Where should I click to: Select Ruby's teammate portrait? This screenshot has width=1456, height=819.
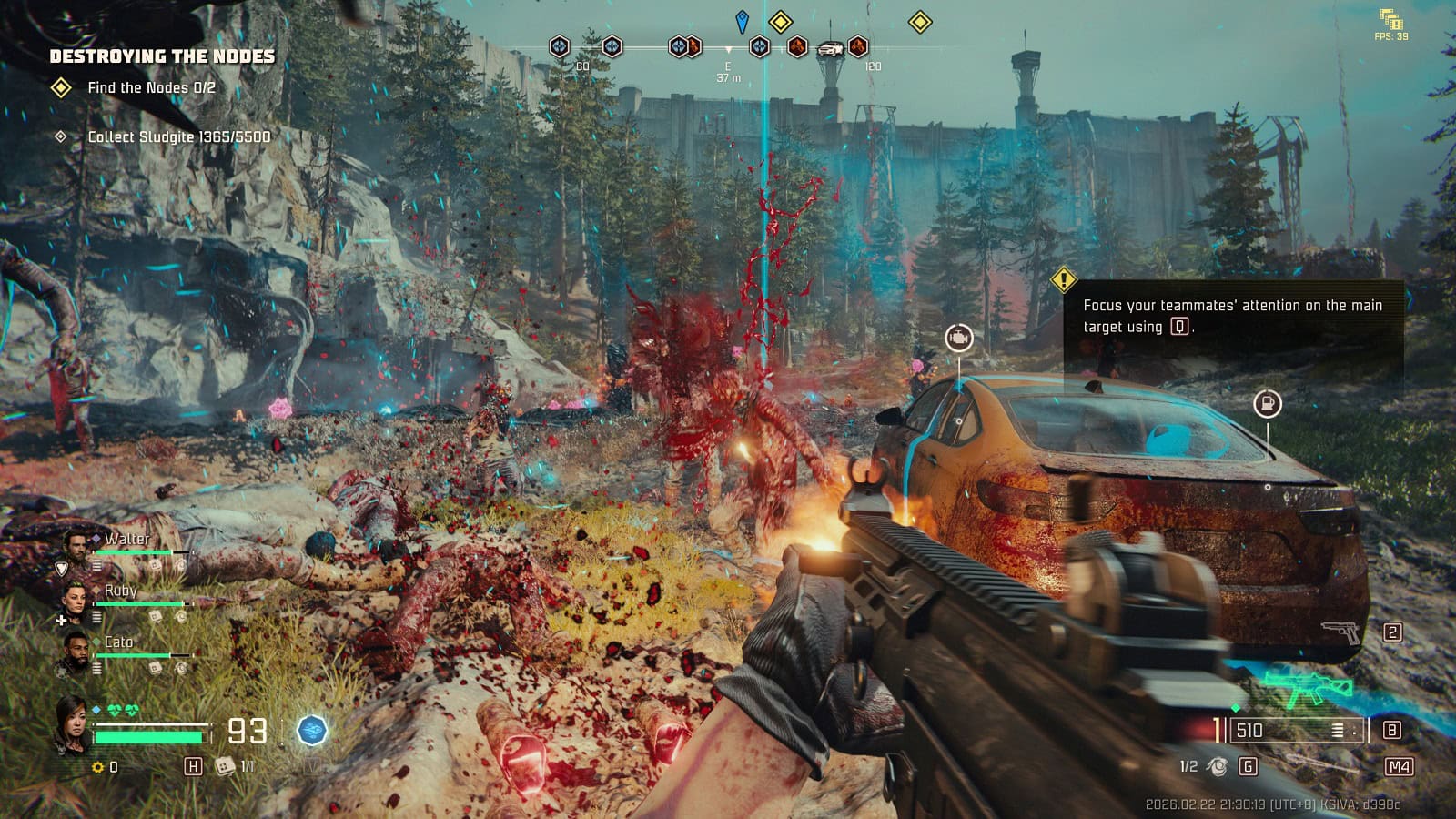pyautogui.click(x=75, y=597)
